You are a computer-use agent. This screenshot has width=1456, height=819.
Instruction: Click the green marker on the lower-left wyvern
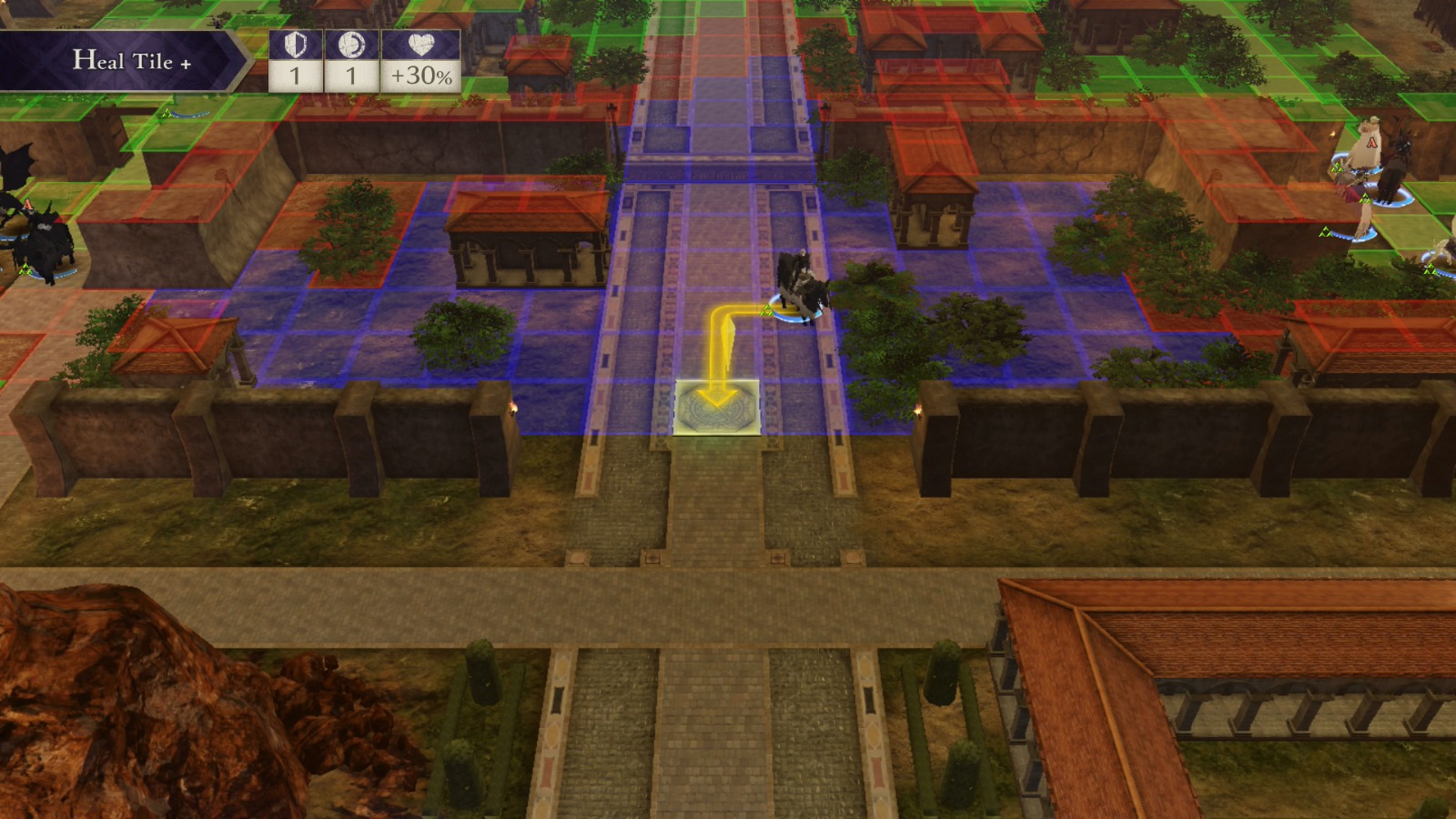coord(25,269)
